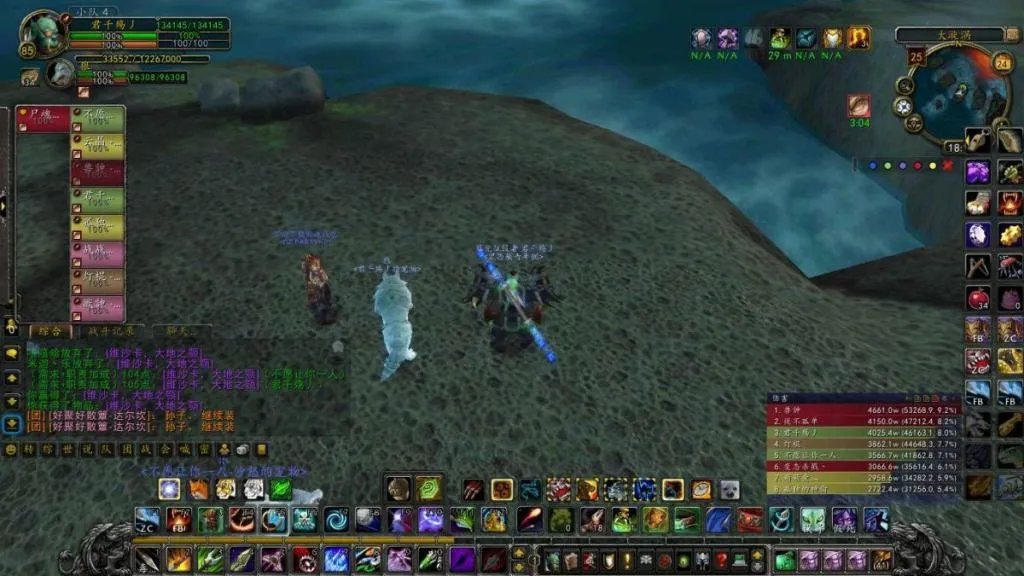Activate the FB fire ability icon
Viewport: 1024px width, 576px height.
click(x=180, y=520)
